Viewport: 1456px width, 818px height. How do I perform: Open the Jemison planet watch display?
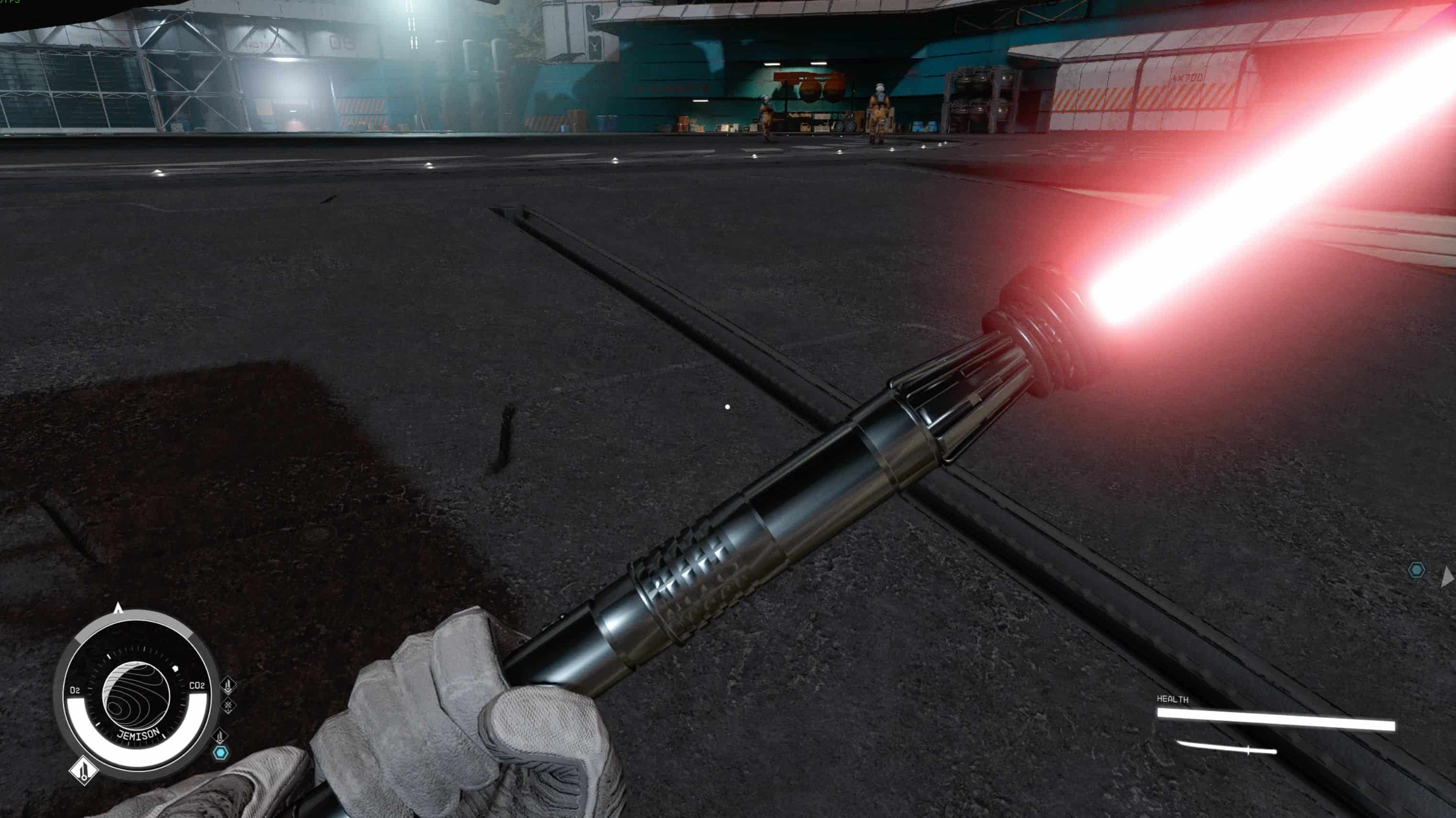(136, 695)
